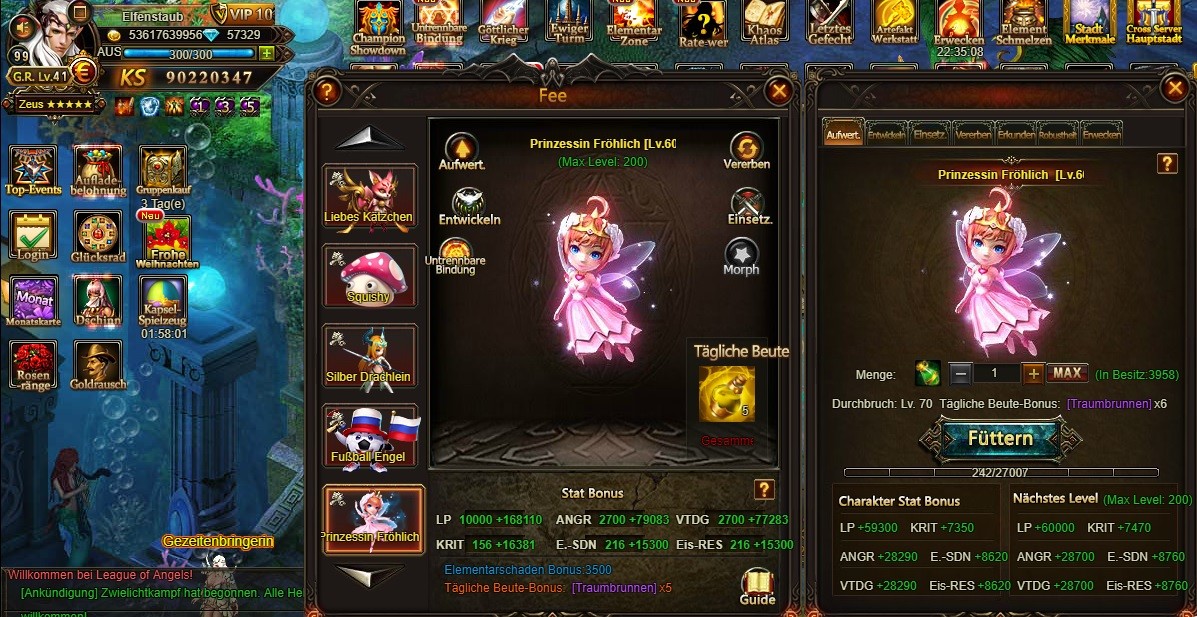Choose the Squishy mushroom fairy

coord(369,276)
